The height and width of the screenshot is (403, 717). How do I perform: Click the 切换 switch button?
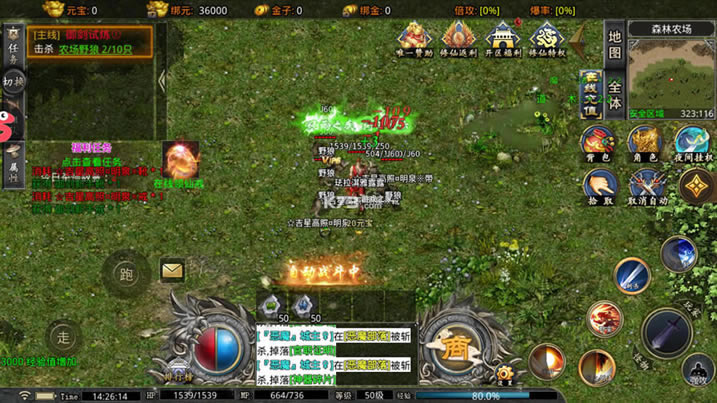click(x=13, y=84)
